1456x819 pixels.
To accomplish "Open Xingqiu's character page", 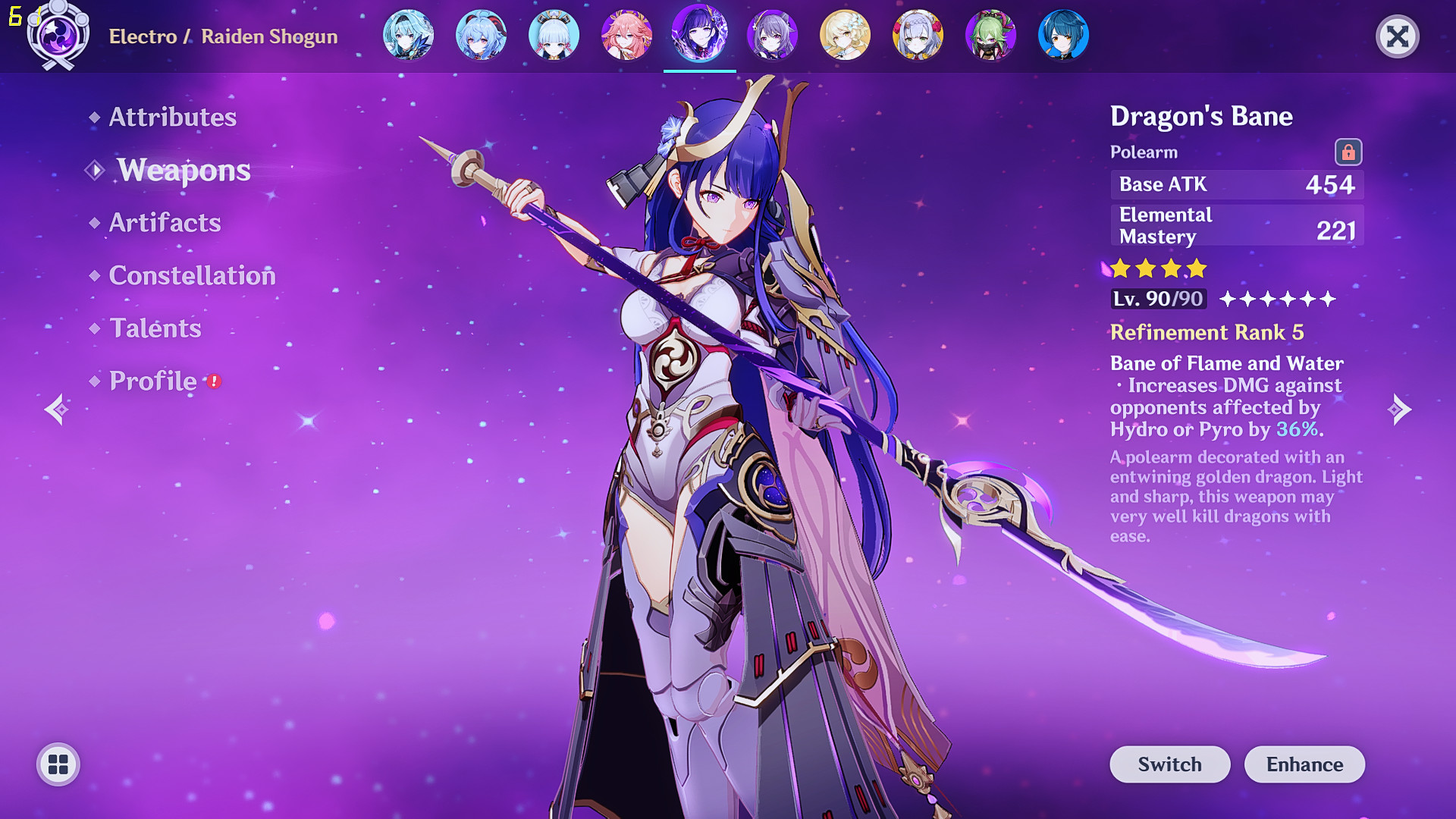I will click(x=1063, y=36).
